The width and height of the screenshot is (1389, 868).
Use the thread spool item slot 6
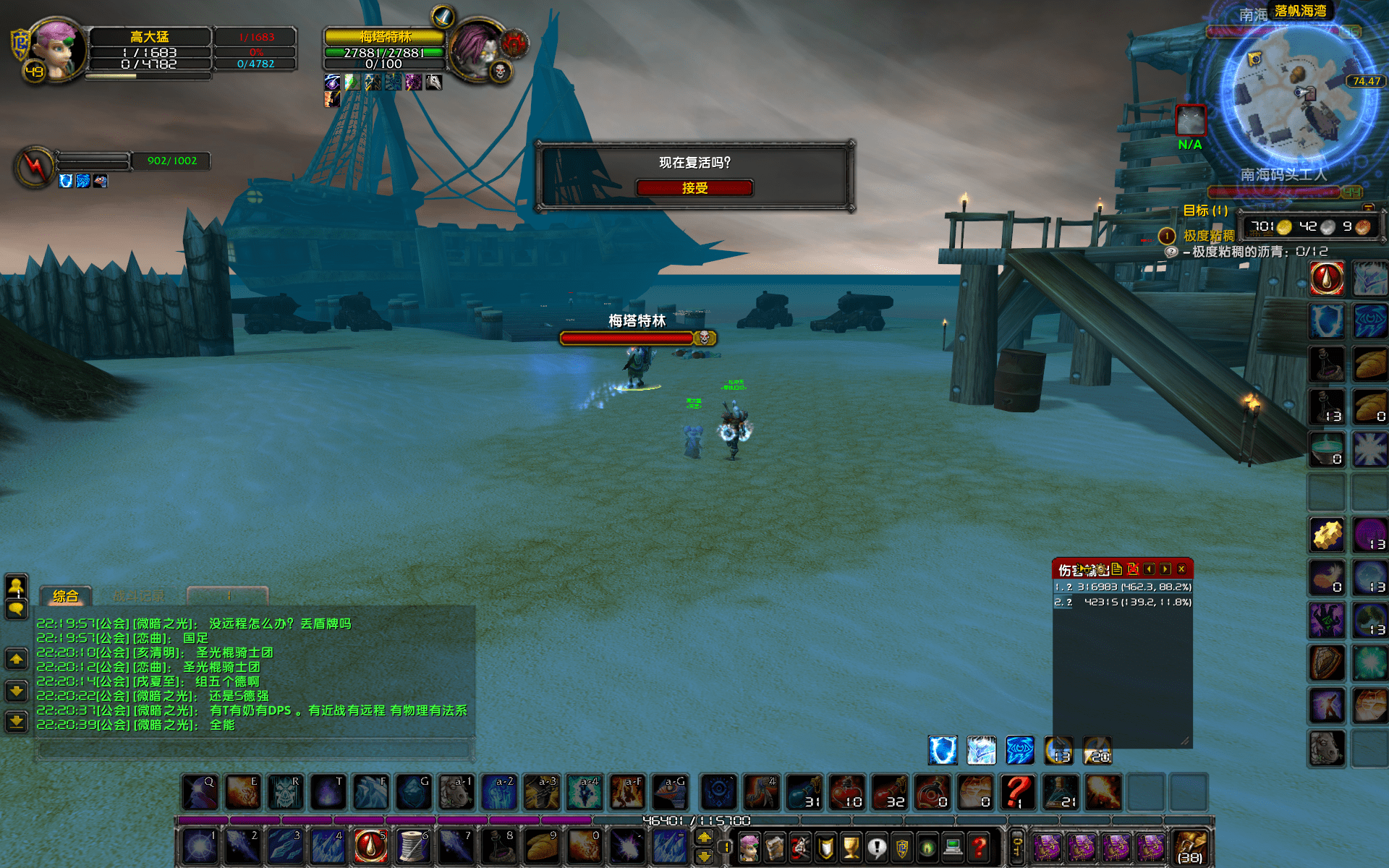click(x=413, y=846)
